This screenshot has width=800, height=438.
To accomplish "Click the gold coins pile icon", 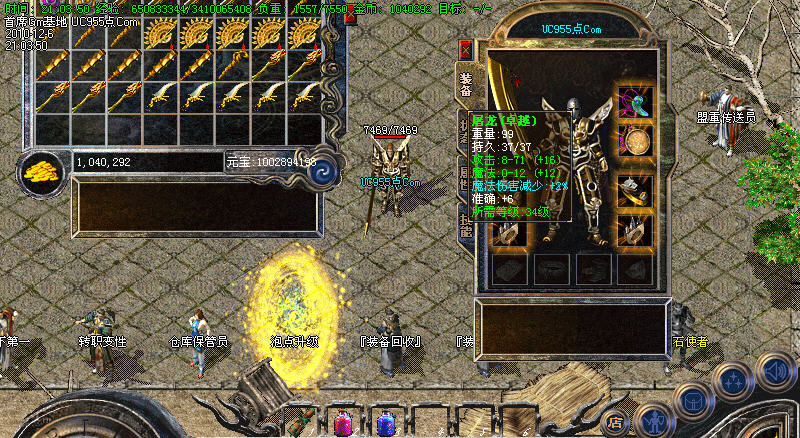I will [40, 171].
